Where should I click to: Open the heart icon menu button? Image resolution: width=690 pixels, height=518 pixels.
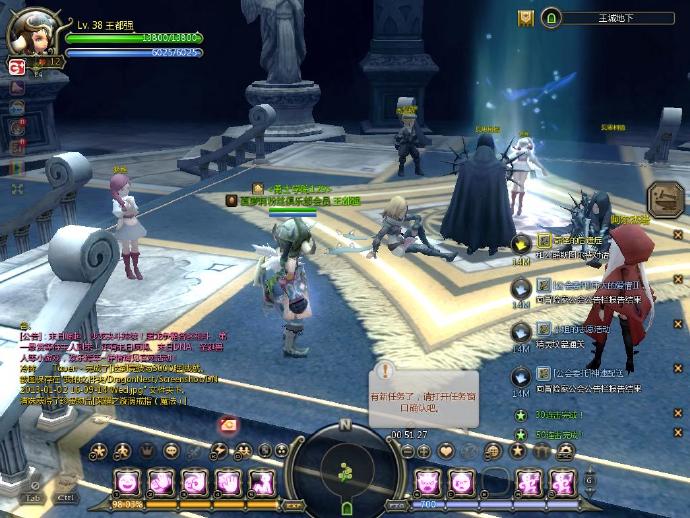click(446, 451)
